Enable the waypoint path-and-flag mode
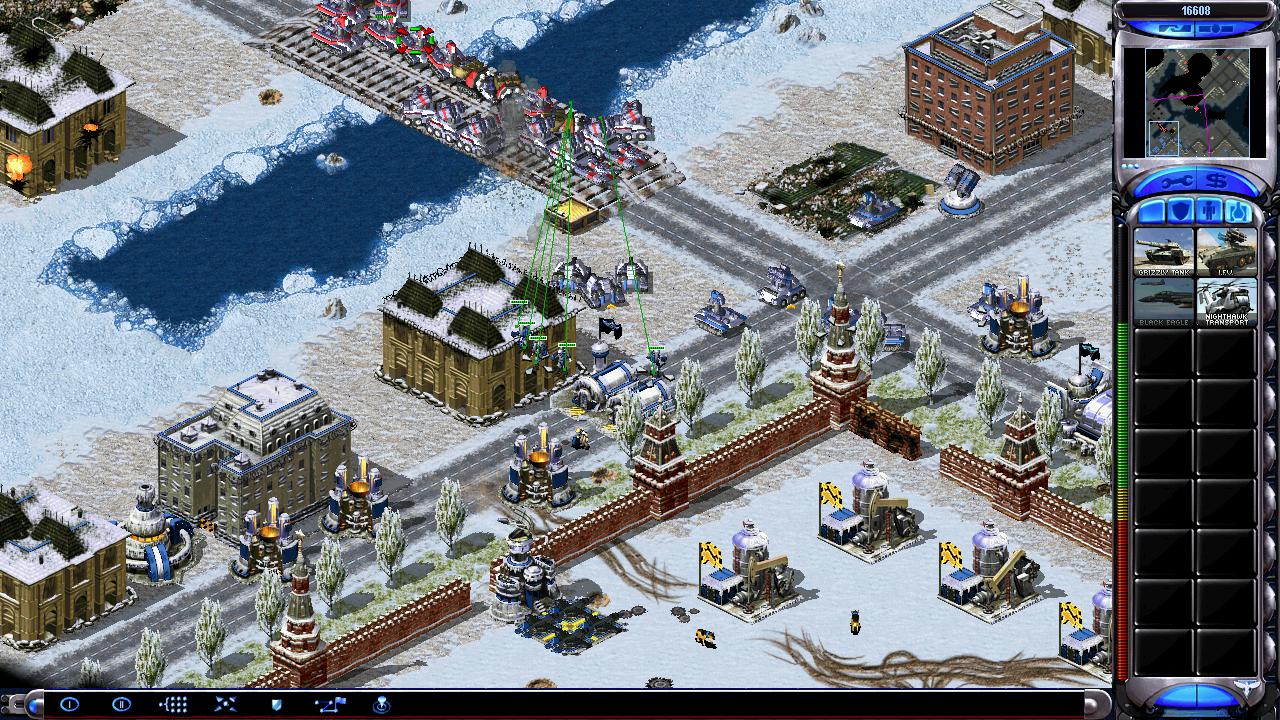The width and height of the screenshot is (1280, 720). (x=329, y=704)
